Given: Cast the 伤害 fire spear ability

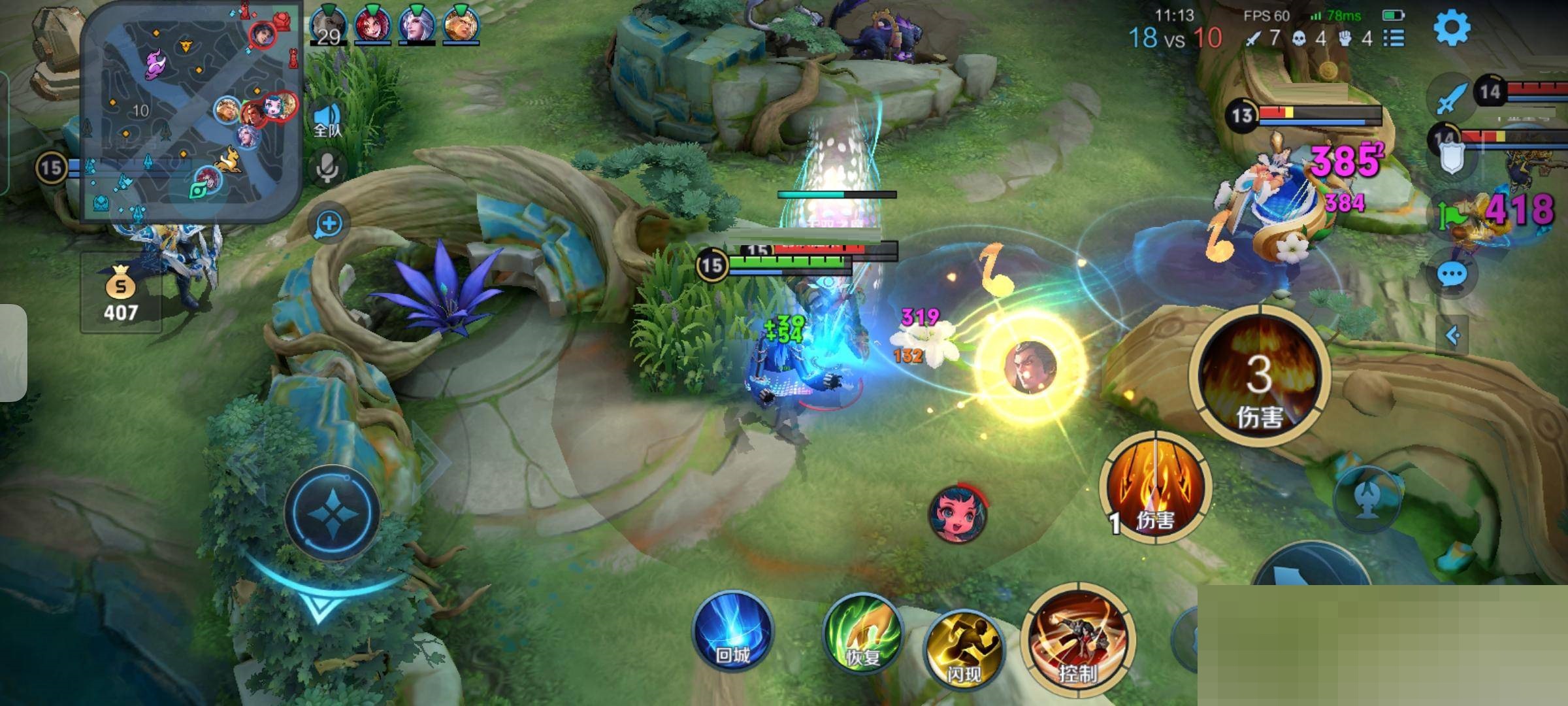Looking at the screenshot, I should (1155, 487).
